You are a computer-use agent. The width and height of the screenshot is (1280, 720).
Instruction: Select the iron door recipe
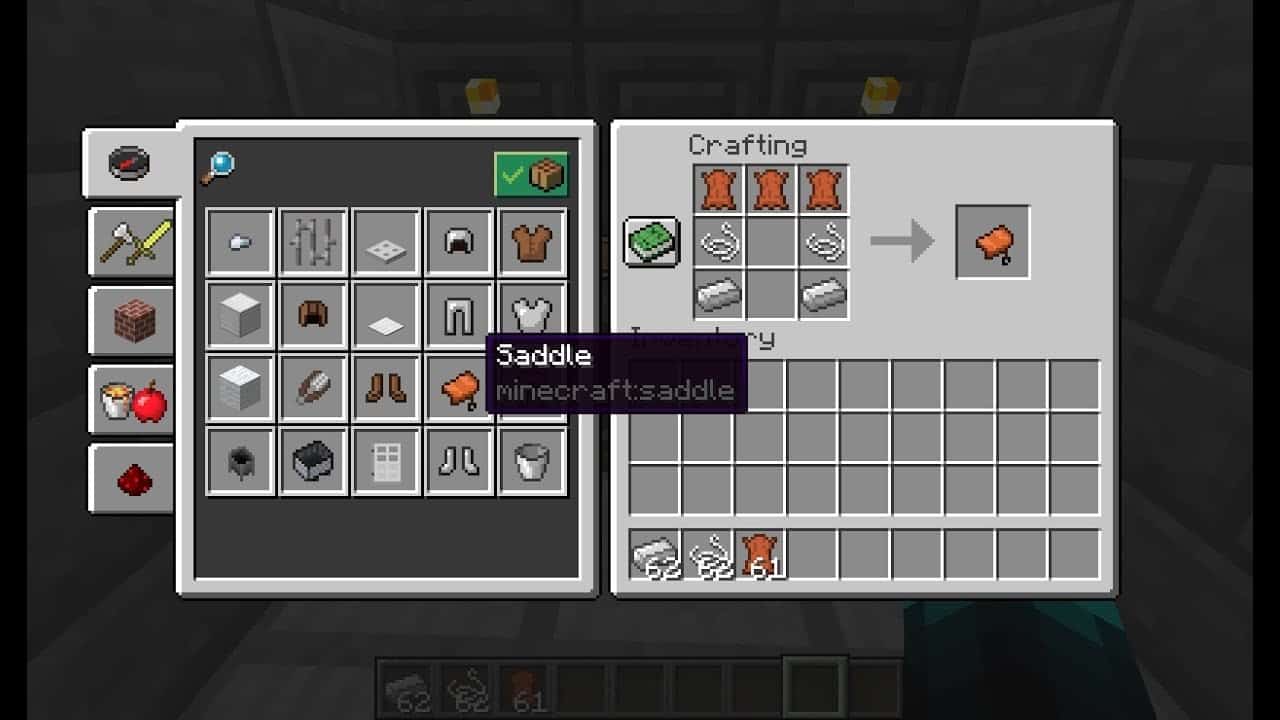(385, 460)
